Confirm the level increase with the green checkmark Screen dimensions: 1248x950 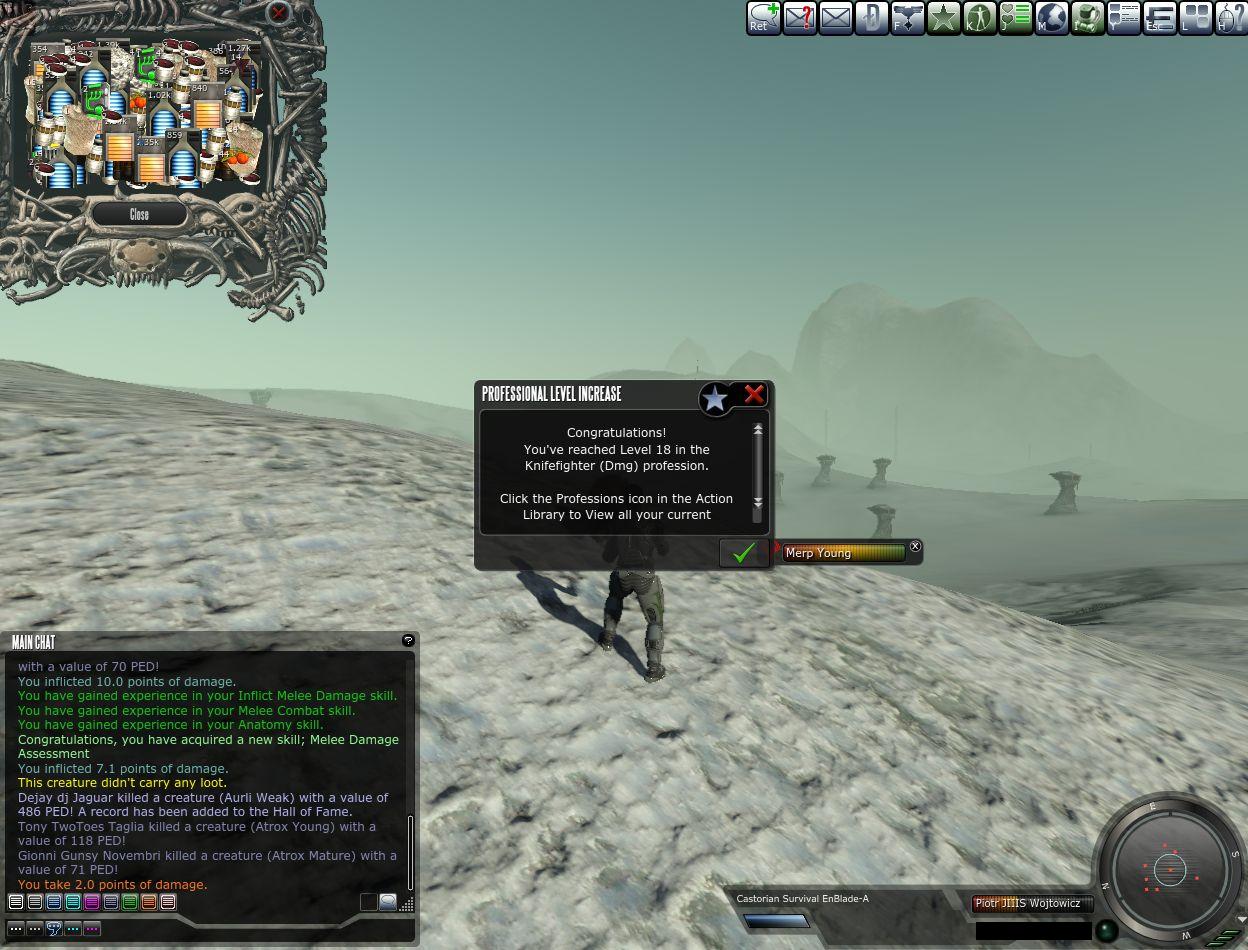743,553
